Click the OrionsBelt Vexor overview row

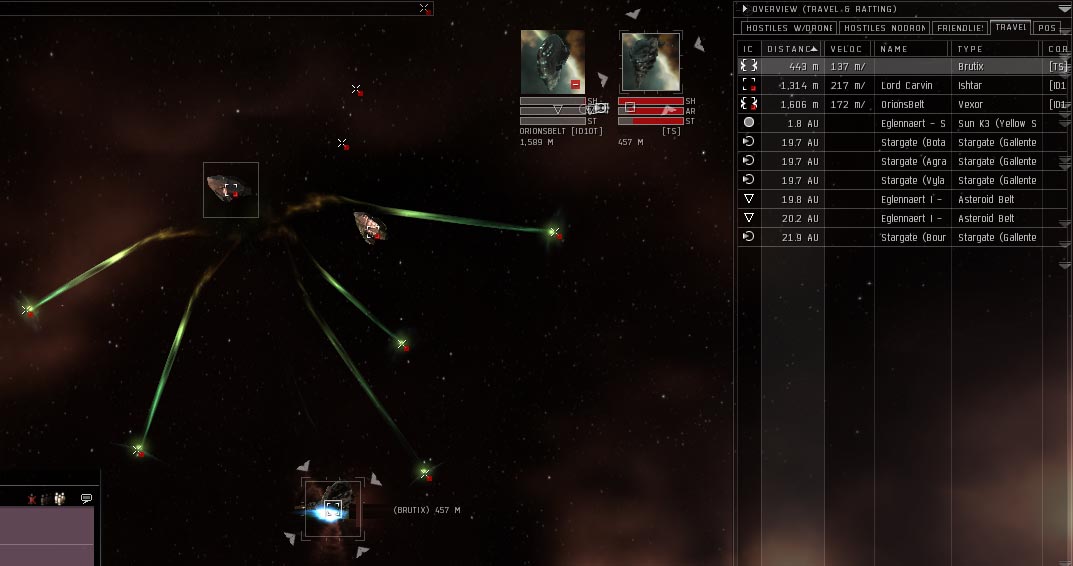pyautogui.click(x=900, y=104)
